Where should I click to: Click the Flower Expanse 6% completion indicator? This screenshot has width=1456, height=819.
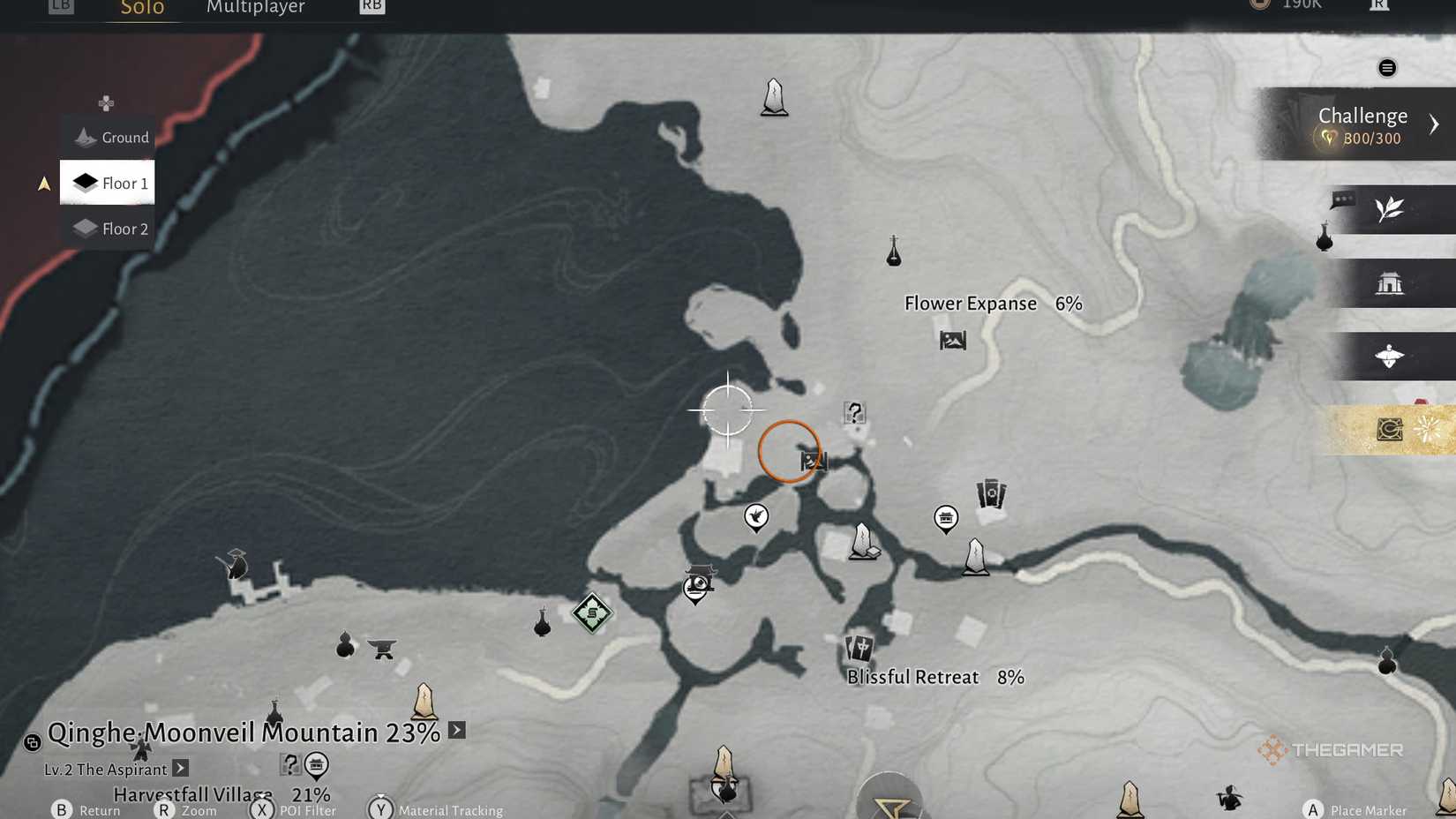pos(992,303)
